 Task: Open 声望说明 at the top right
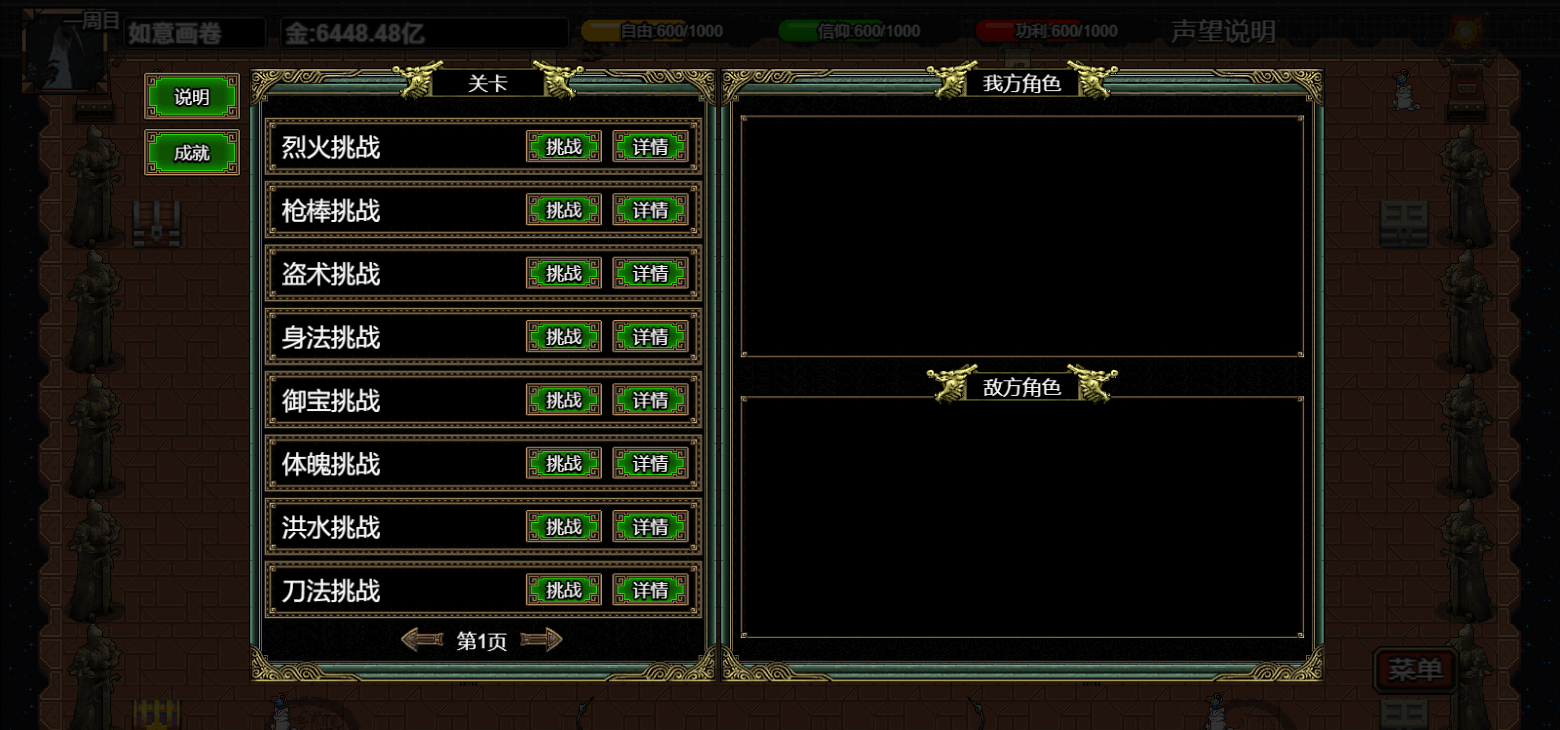[1224, 30]
